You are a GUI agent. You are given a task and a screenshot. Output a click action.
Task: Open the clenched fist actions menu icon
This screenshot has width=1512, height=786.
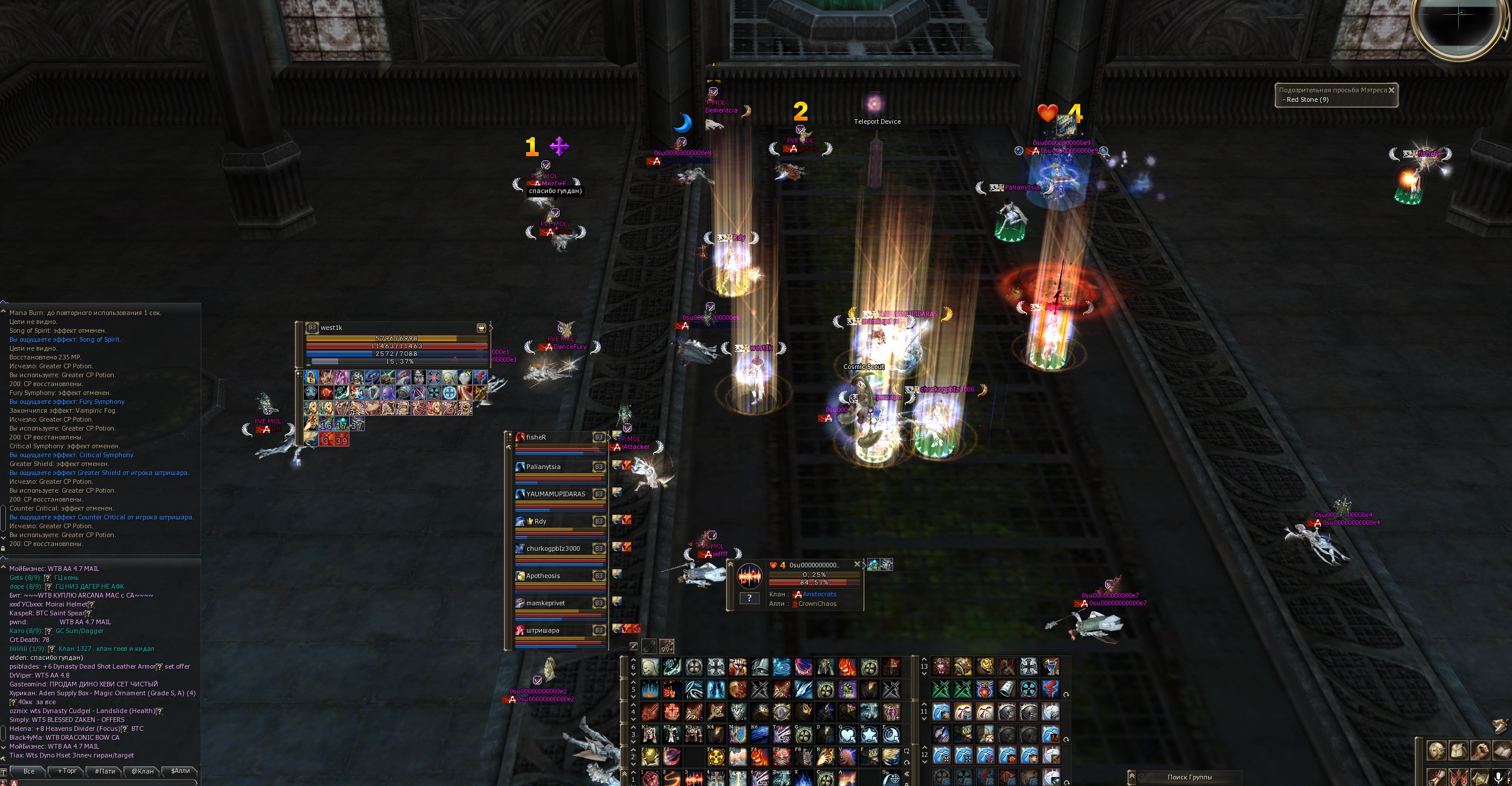tap(1480, 750)
